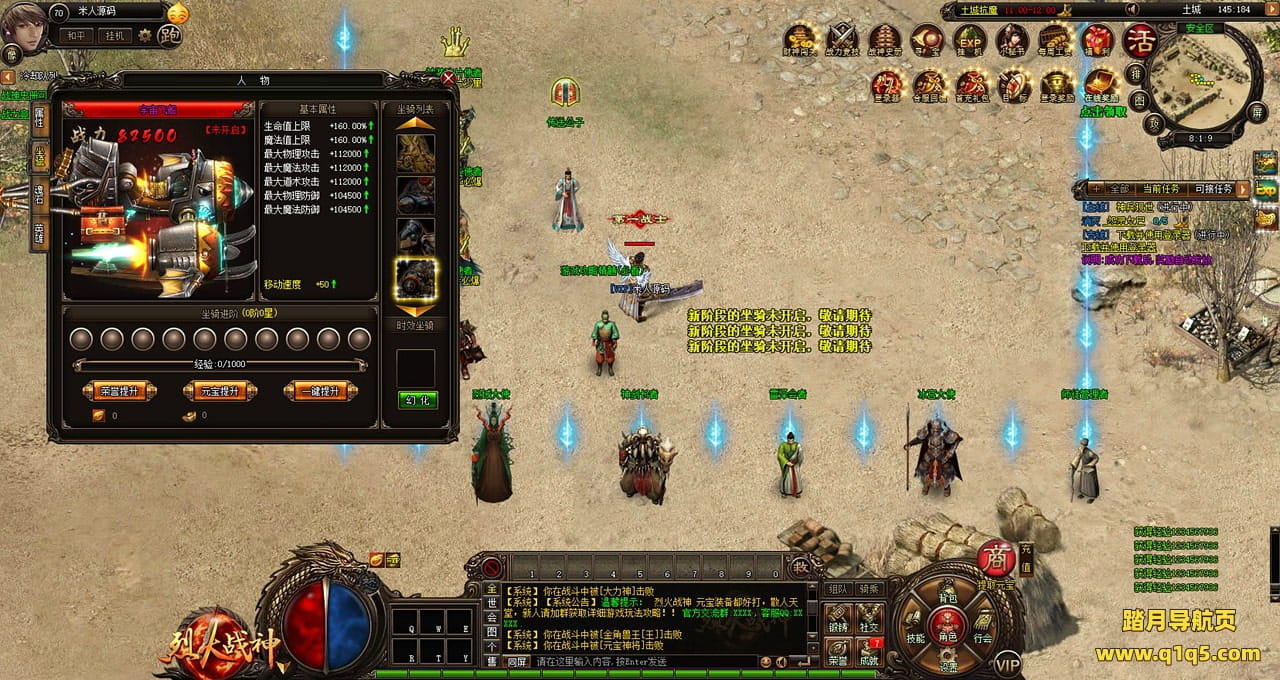This screenshot has height=680, width=1280.
Task: Click the 元宝提升 upgrade button
Action: click(220, 391)
